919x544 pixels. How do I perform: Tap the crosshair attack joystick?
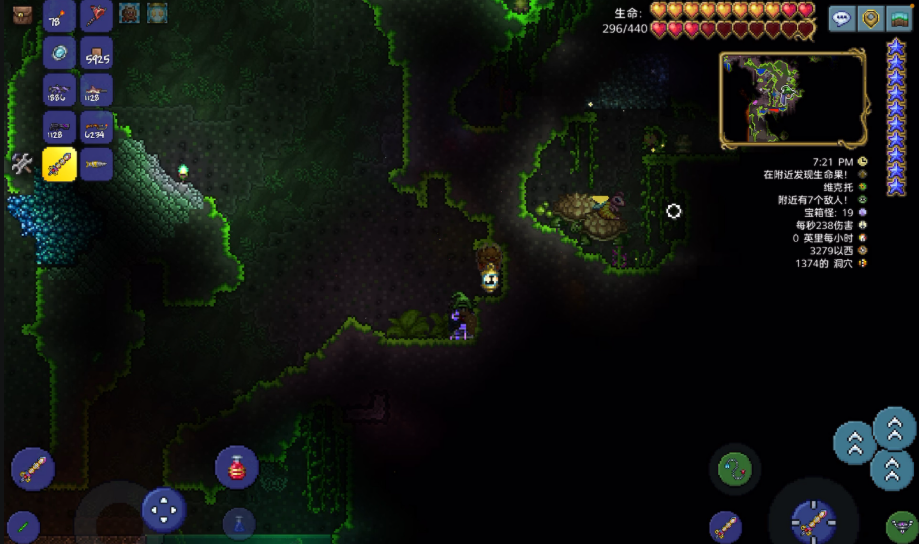(813, 520)
